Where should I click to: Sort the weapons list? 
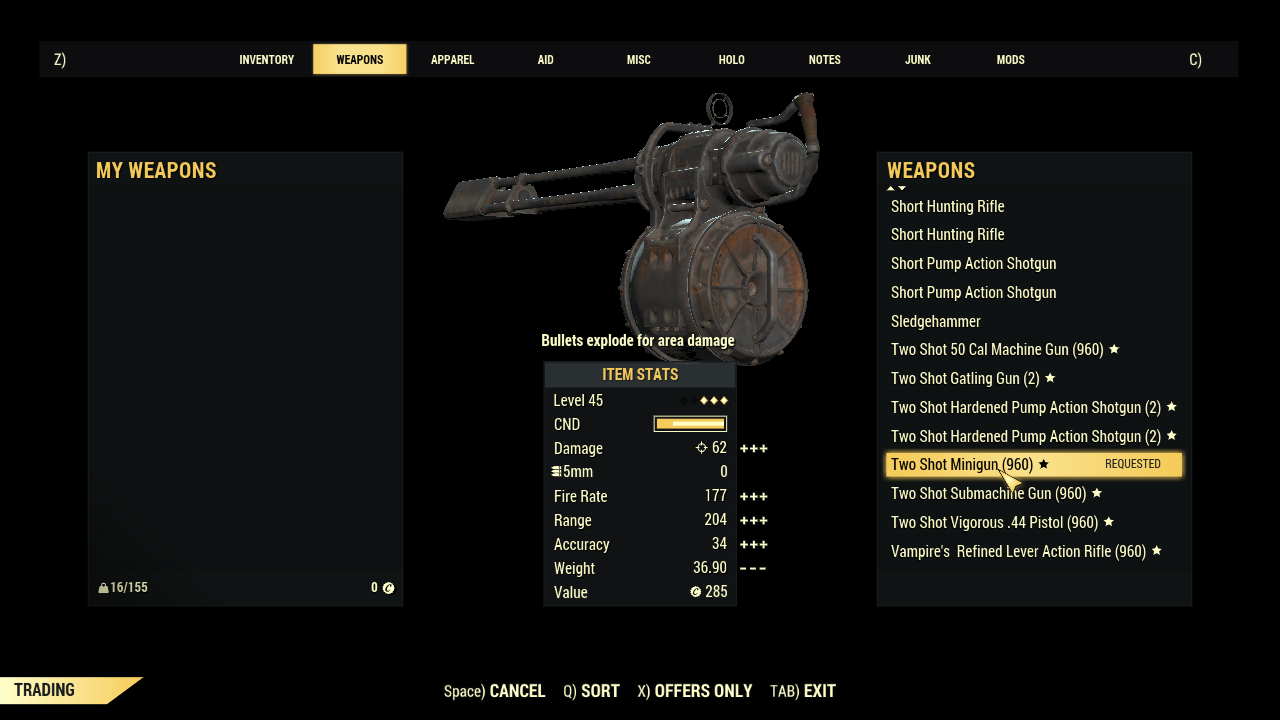[591, 691]
